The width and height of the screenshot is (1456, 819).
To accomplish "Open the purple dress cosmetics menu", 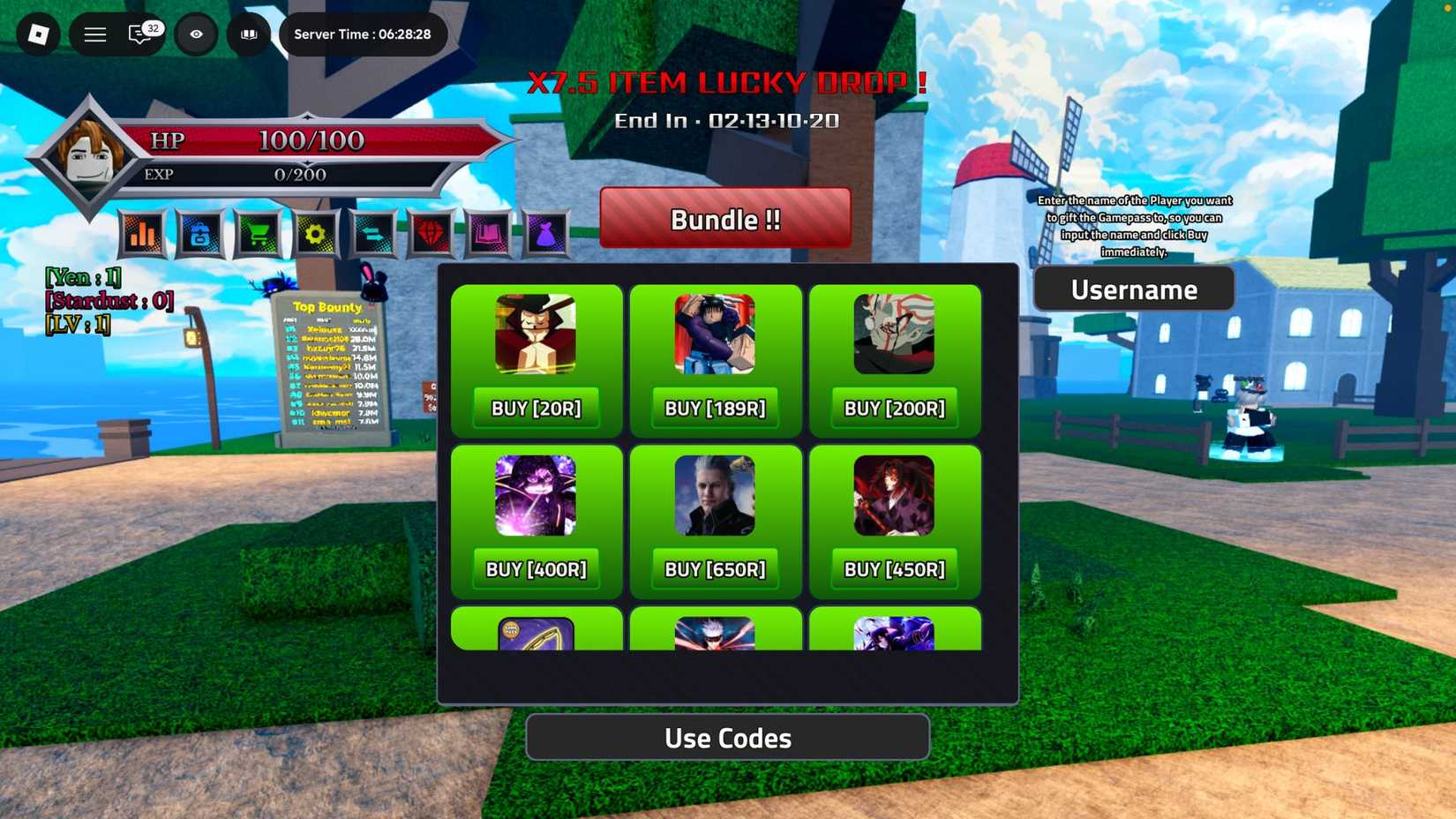I will 545,233.
